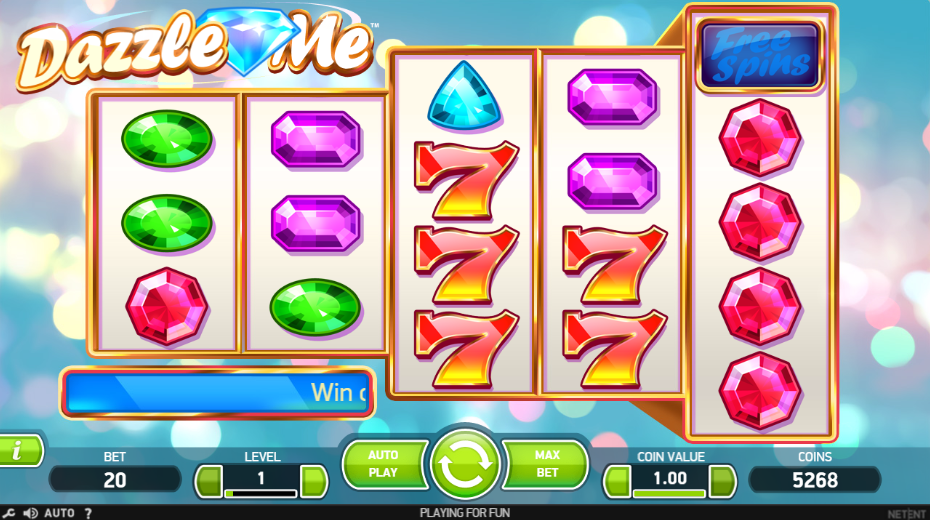The width and height of the screenshot is (930, 520).
Task: Adjust the coin value slider bar
Action: click(x=669, y=493)
